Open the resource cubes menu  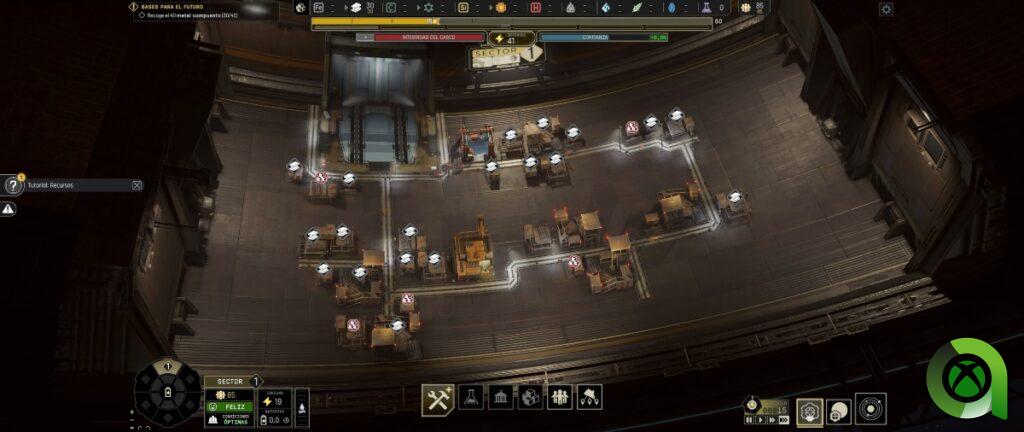531,397
